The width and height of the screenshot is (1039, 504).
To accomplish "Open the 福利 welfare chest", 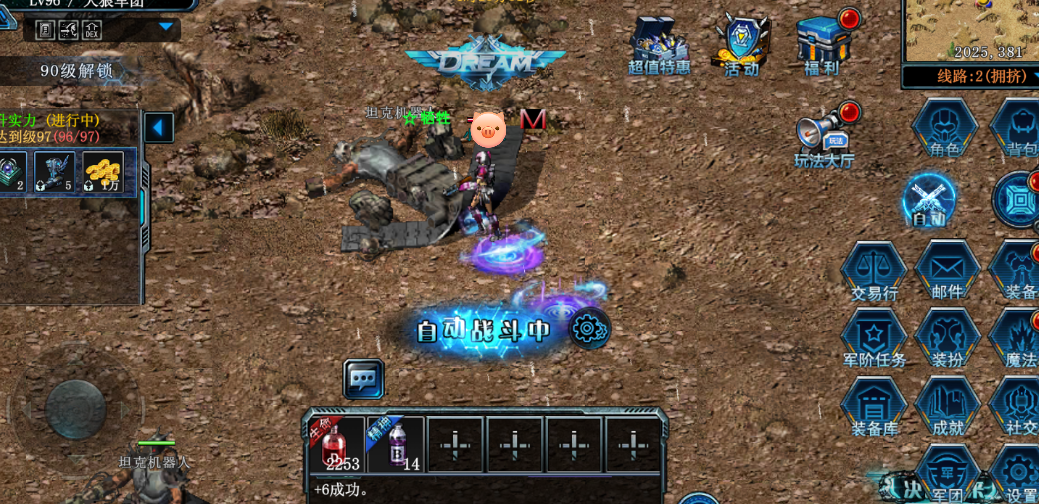I will [824, 43].
